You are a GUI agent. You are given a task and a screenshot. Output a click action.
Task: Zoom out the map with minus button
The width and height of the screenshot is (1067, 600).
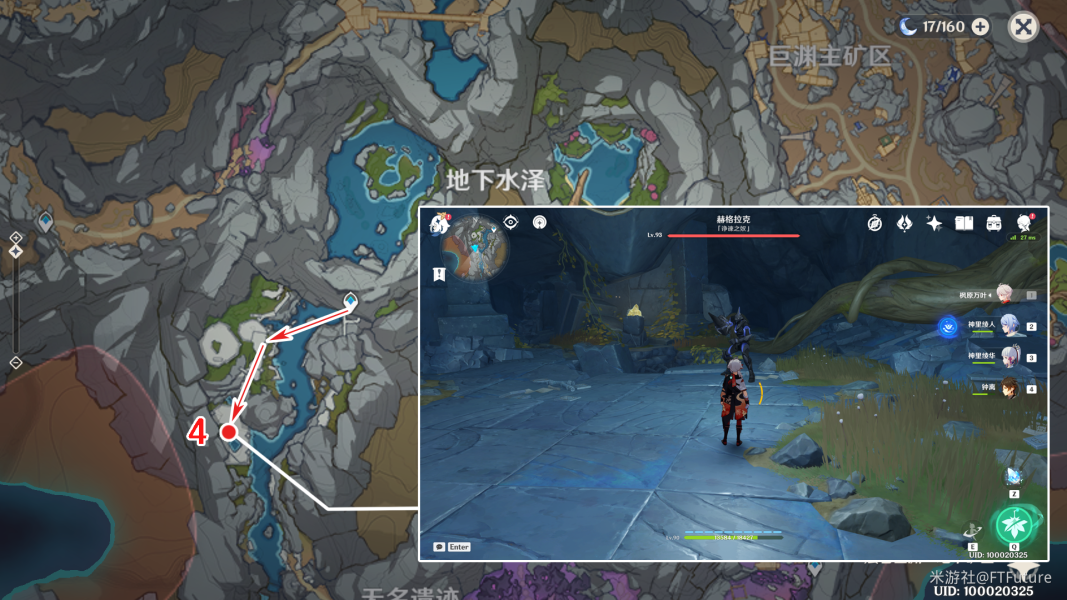[x=16, y=362]
